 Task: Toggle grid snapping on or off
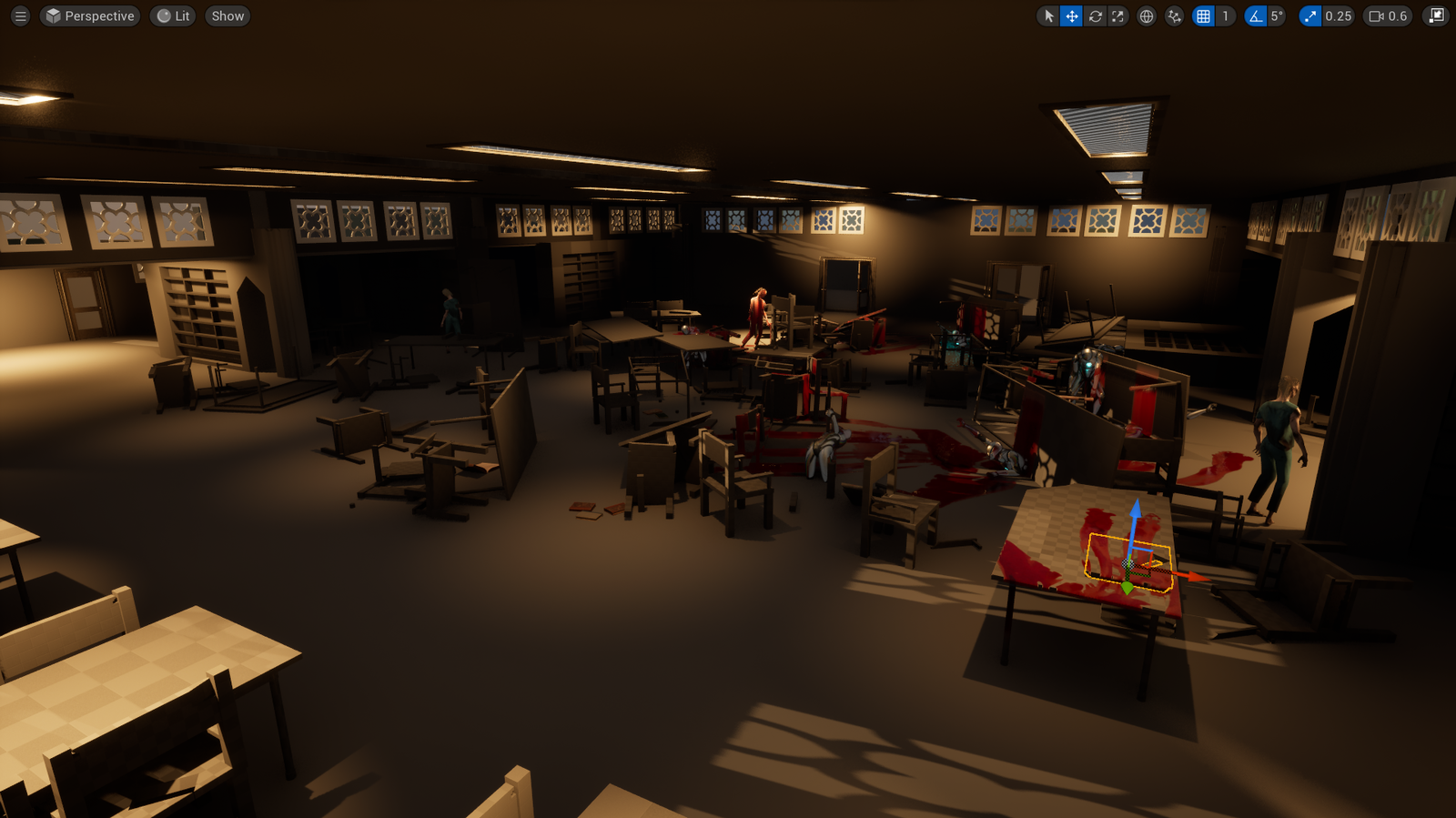(1203, 15)
